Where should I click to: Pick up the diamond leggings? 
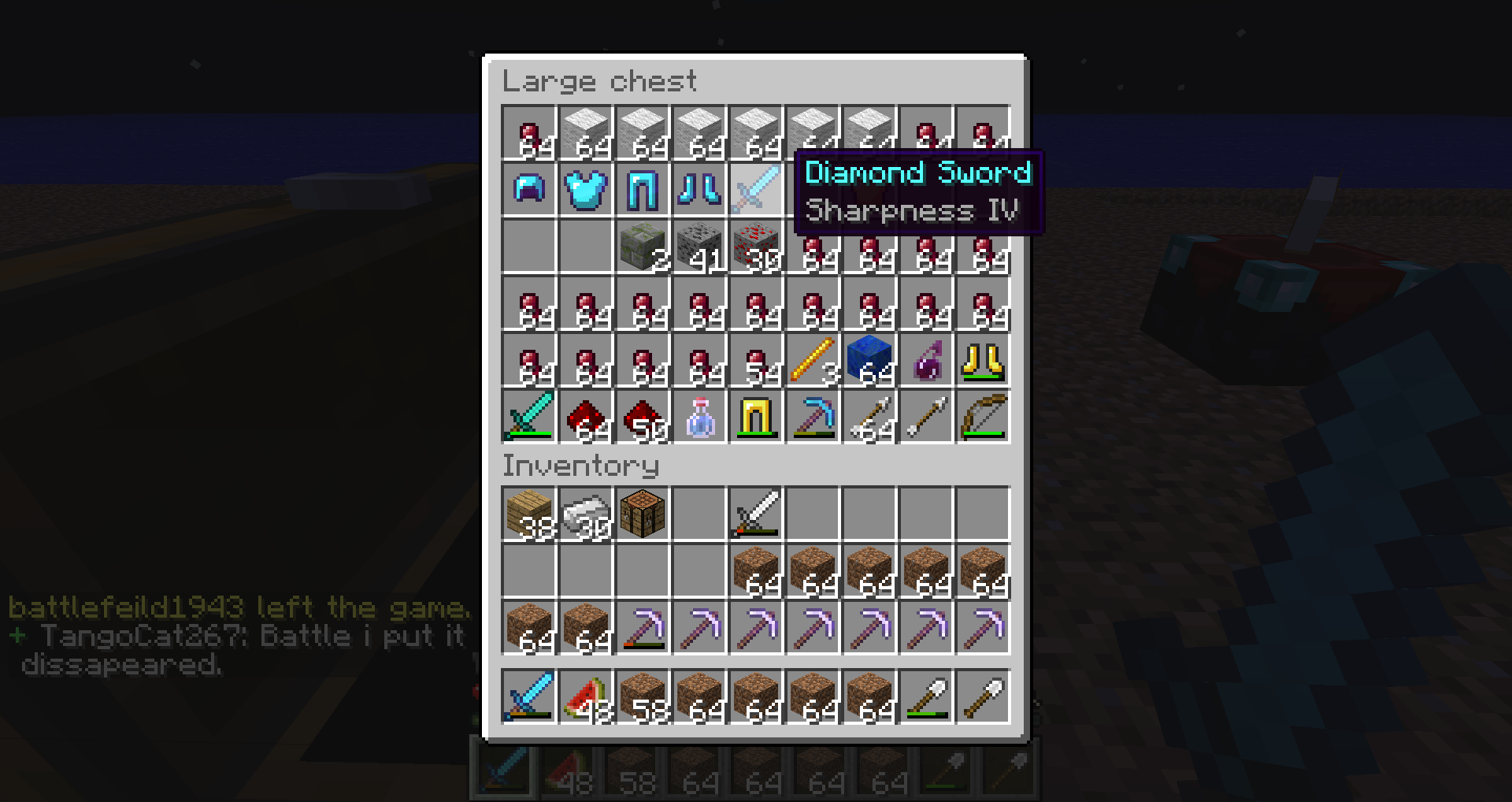click(643, 190)
